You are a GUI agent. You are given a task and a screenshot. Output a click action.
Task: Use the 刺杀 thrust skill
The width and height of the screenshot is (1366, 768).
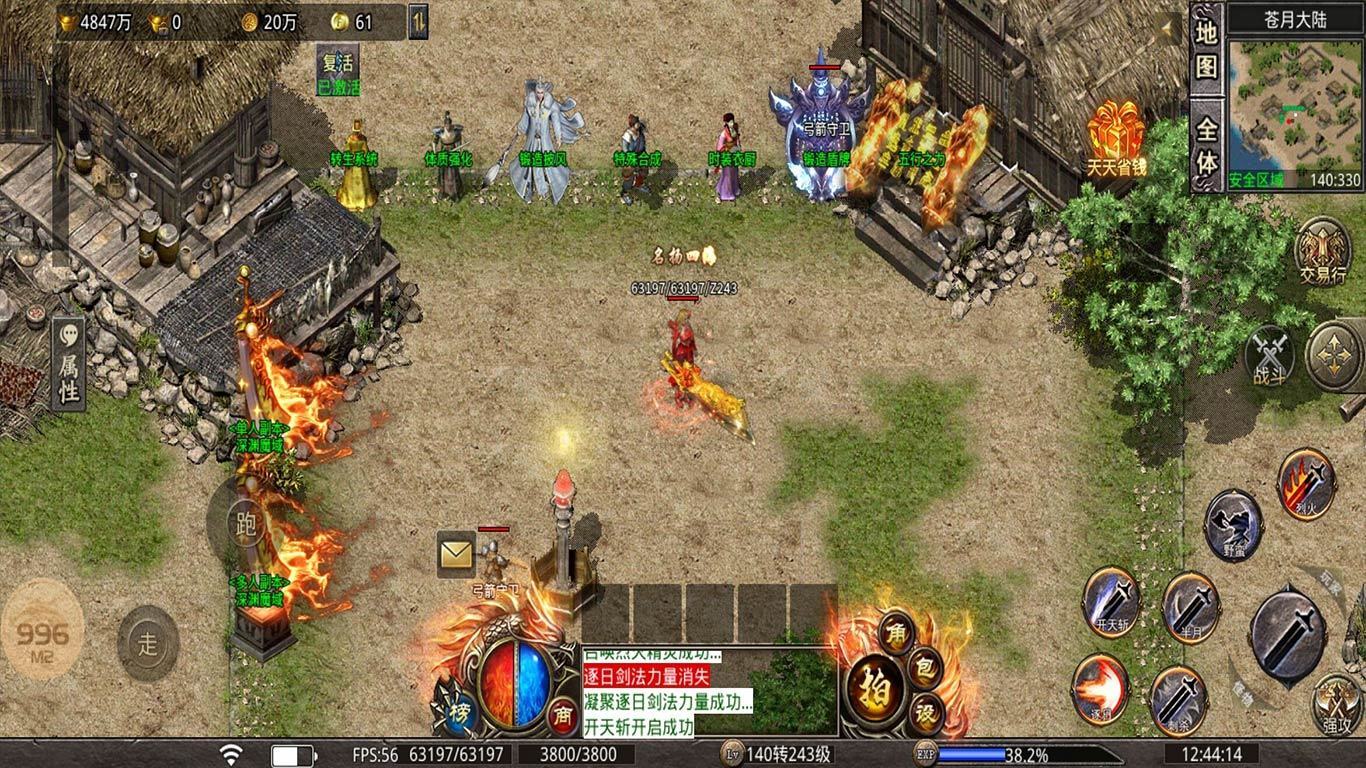point(1178,697)
